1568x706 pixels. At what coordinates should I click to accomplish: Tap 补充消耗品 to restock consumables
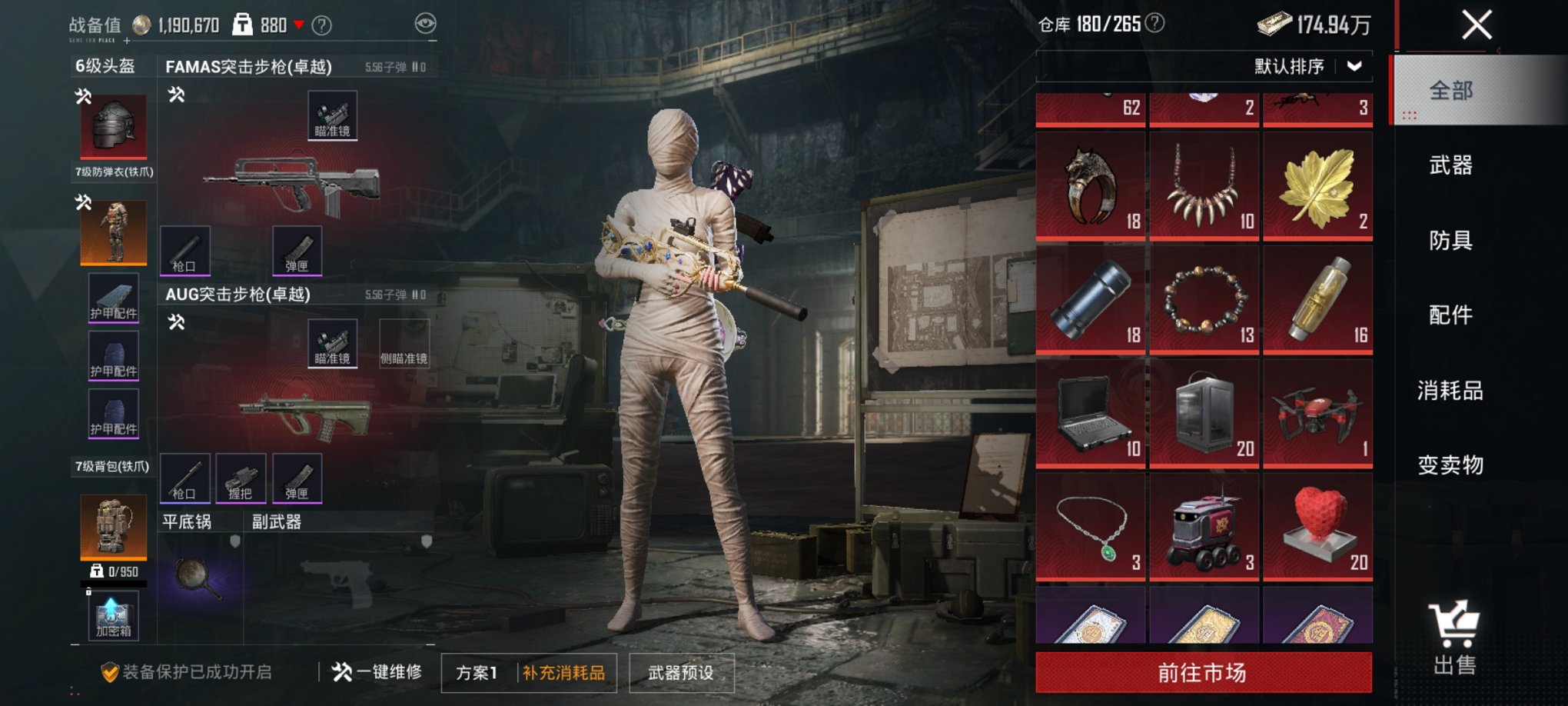coord(563,671)
